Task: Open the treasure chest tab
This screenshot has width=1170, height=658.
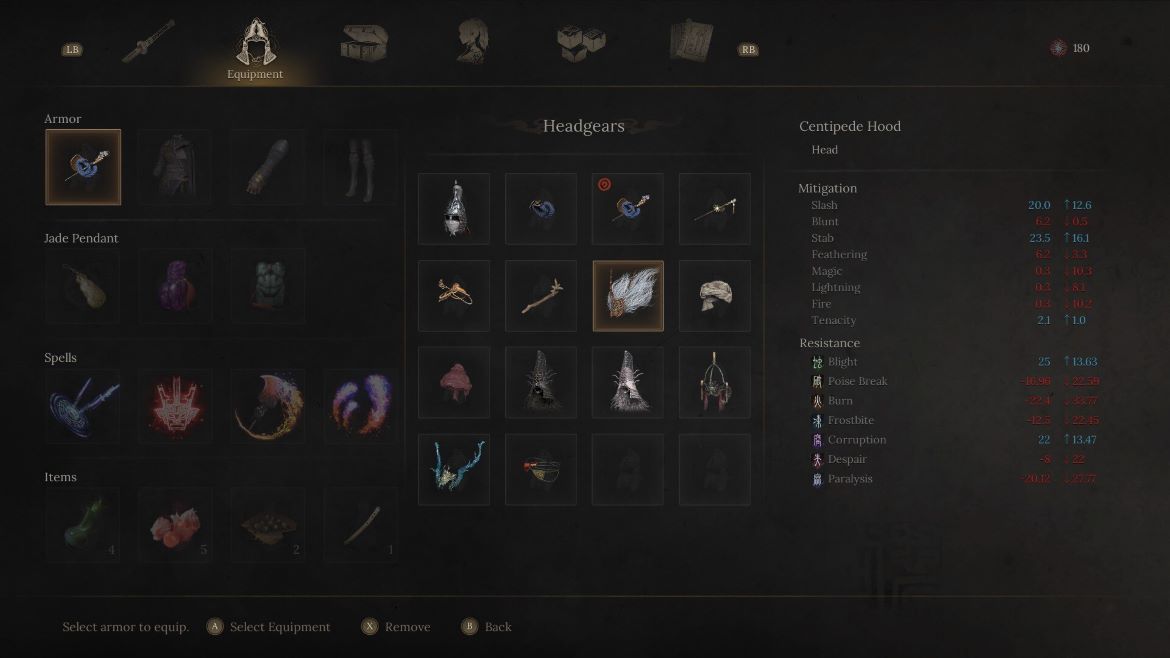Action: click(x=364, y=43)
